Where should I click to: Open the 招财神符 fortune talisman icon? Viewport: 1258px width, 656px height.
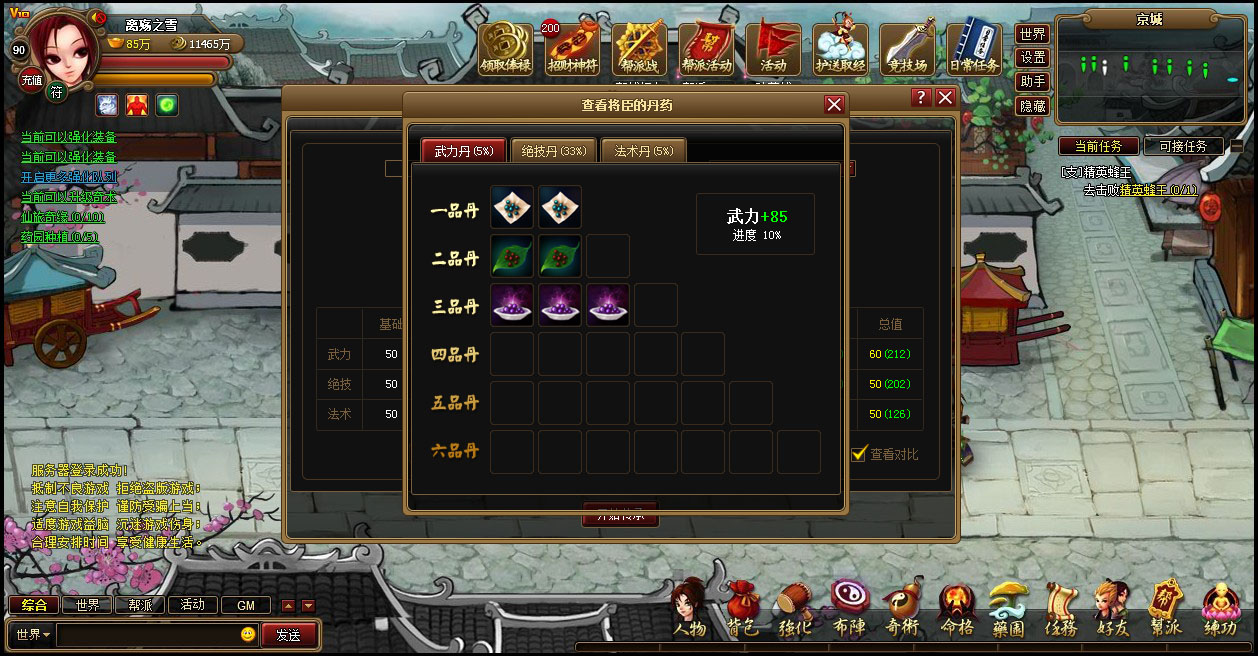coord(573,49)
